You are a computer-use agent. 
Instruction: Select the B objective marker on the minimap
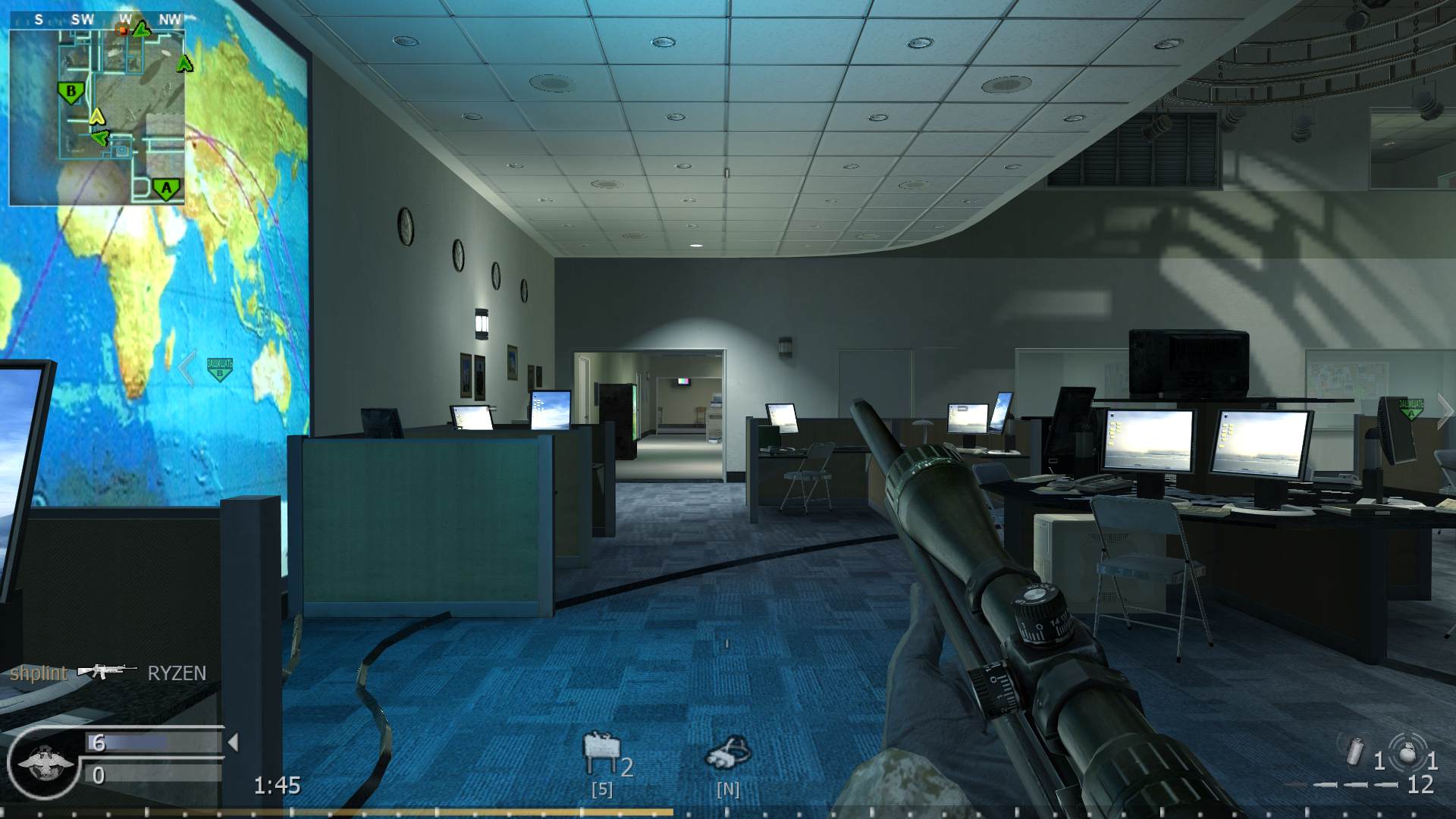[x=71, y=93]
